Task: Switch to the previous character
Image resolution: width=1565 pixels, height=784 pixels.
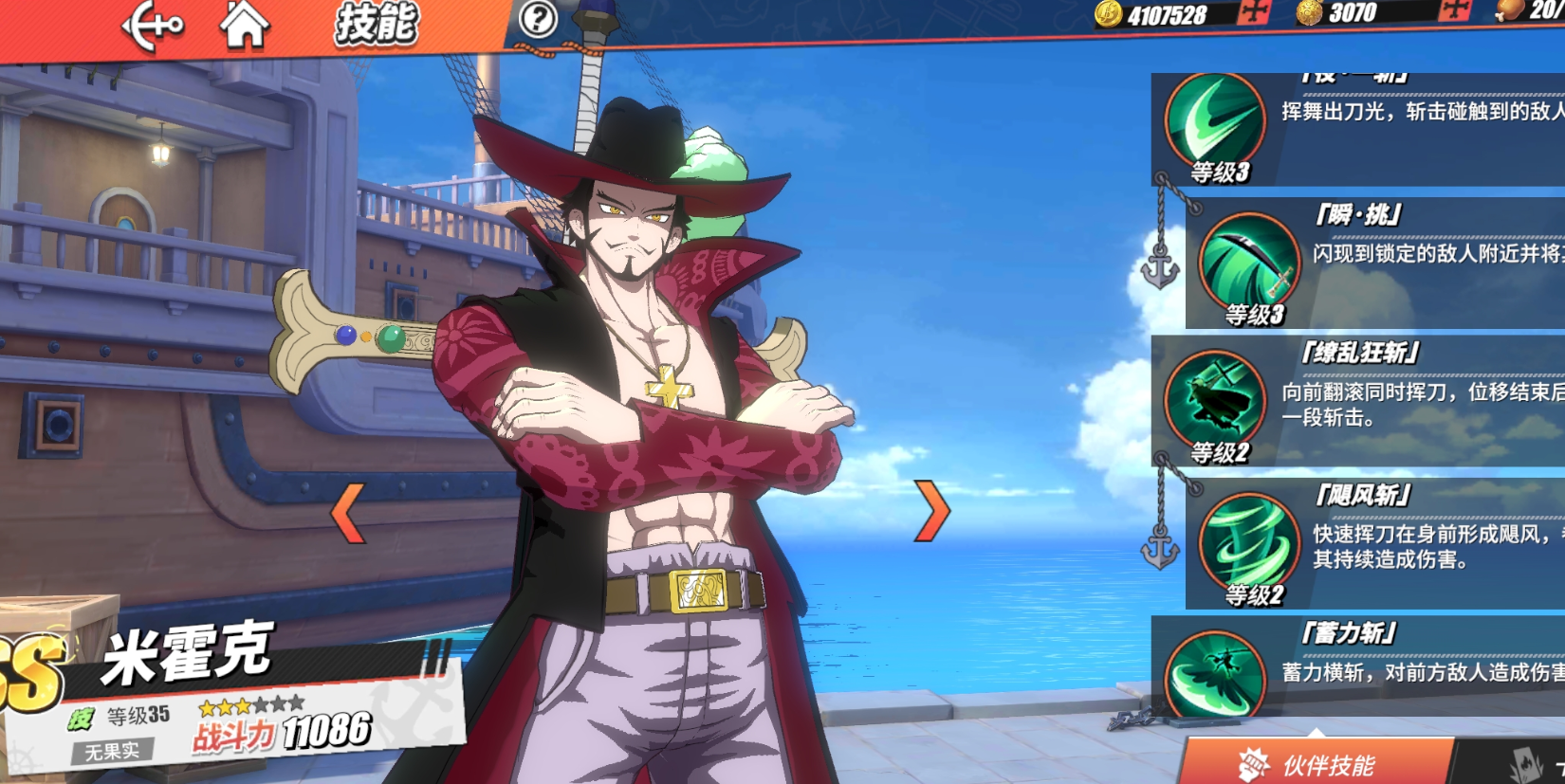Action: coord(347,512)
